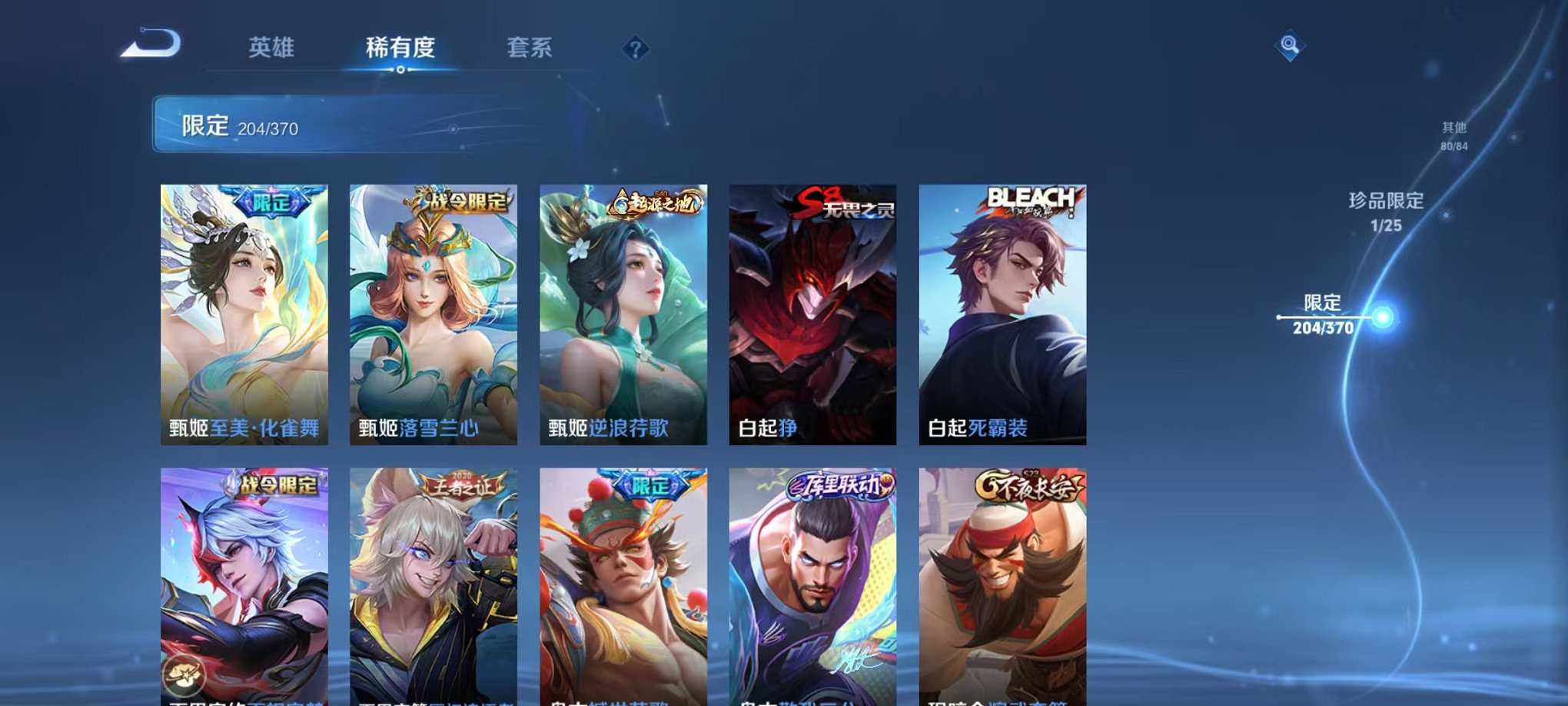Open the help question mark icon beside the tabs
The height and width of the screenshot is (706, 1568).
635,49
